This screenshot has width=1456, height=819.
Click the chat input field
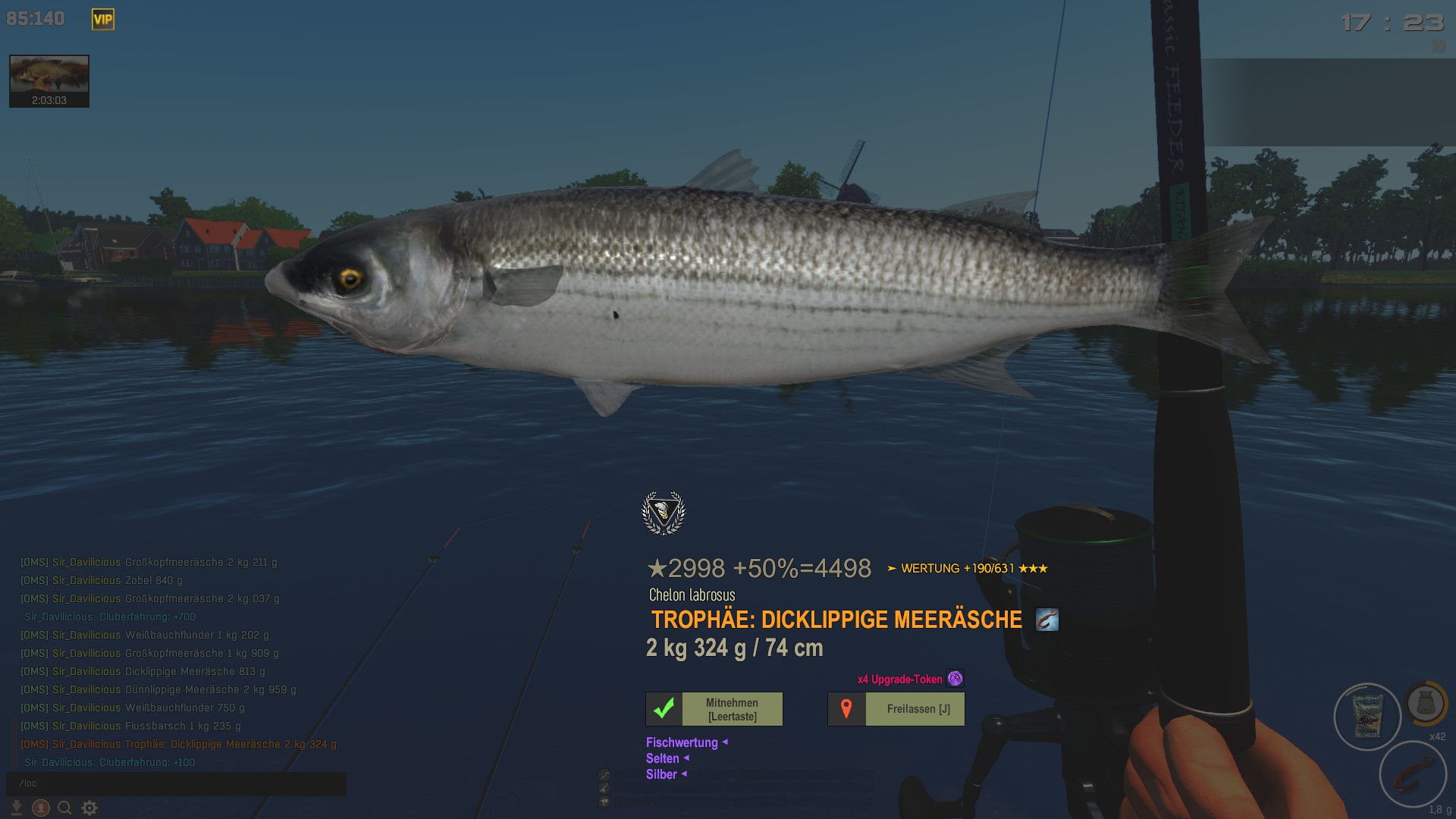176,783
